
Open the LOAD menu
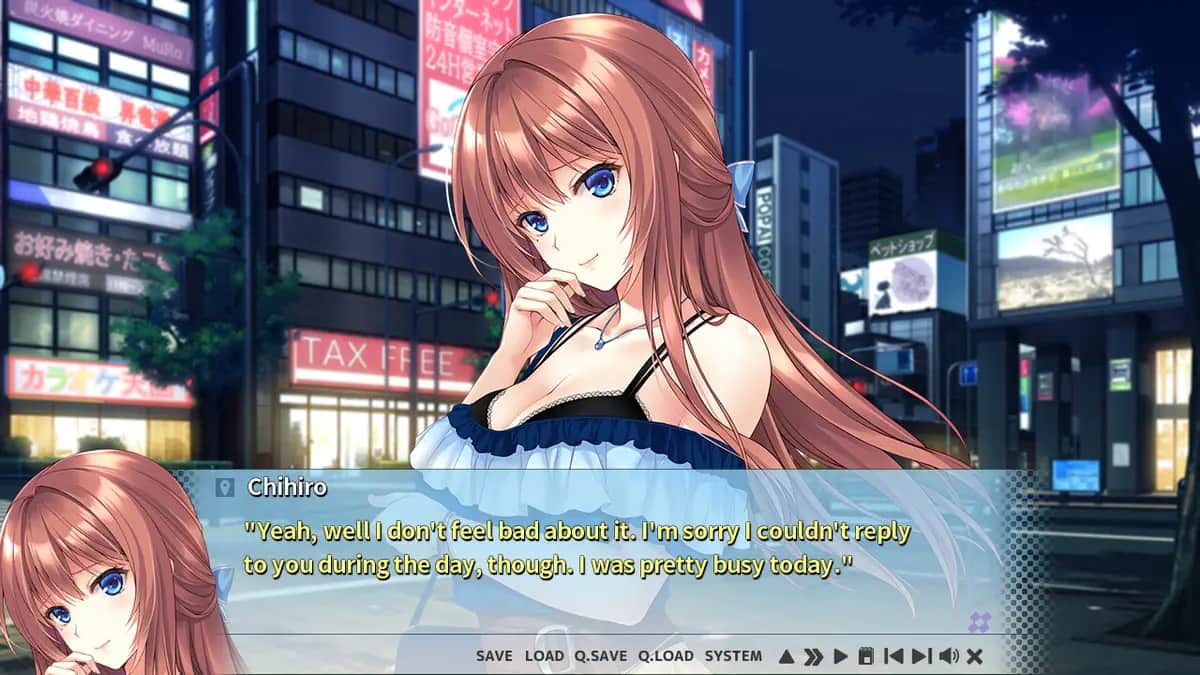click(544, 656)
